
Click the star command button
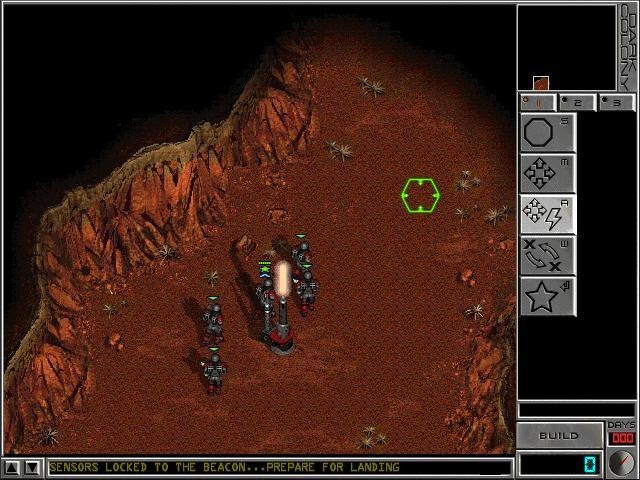[x=547, y=297]
